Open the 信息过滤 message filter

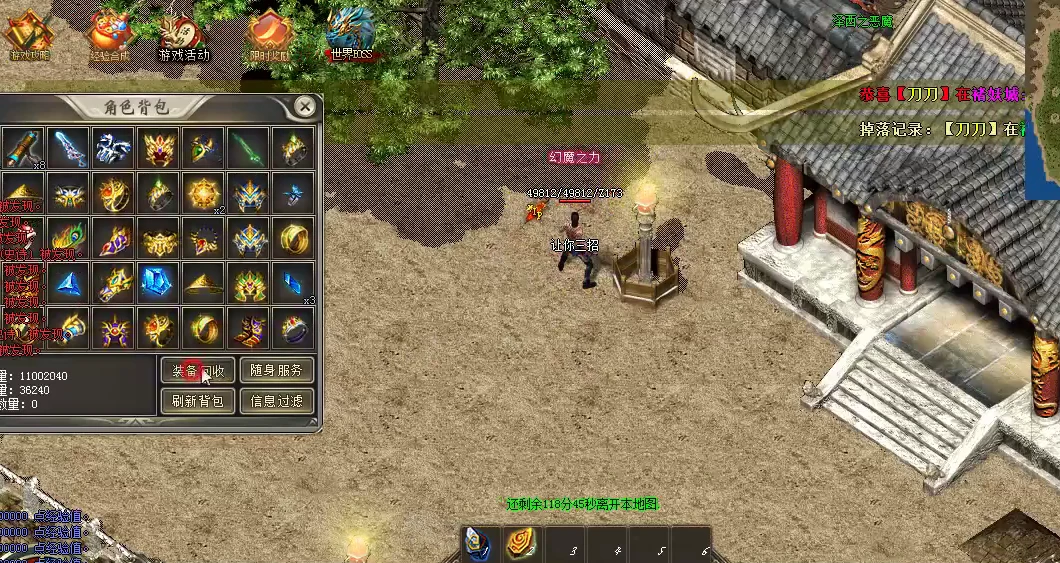coord(277,401)
